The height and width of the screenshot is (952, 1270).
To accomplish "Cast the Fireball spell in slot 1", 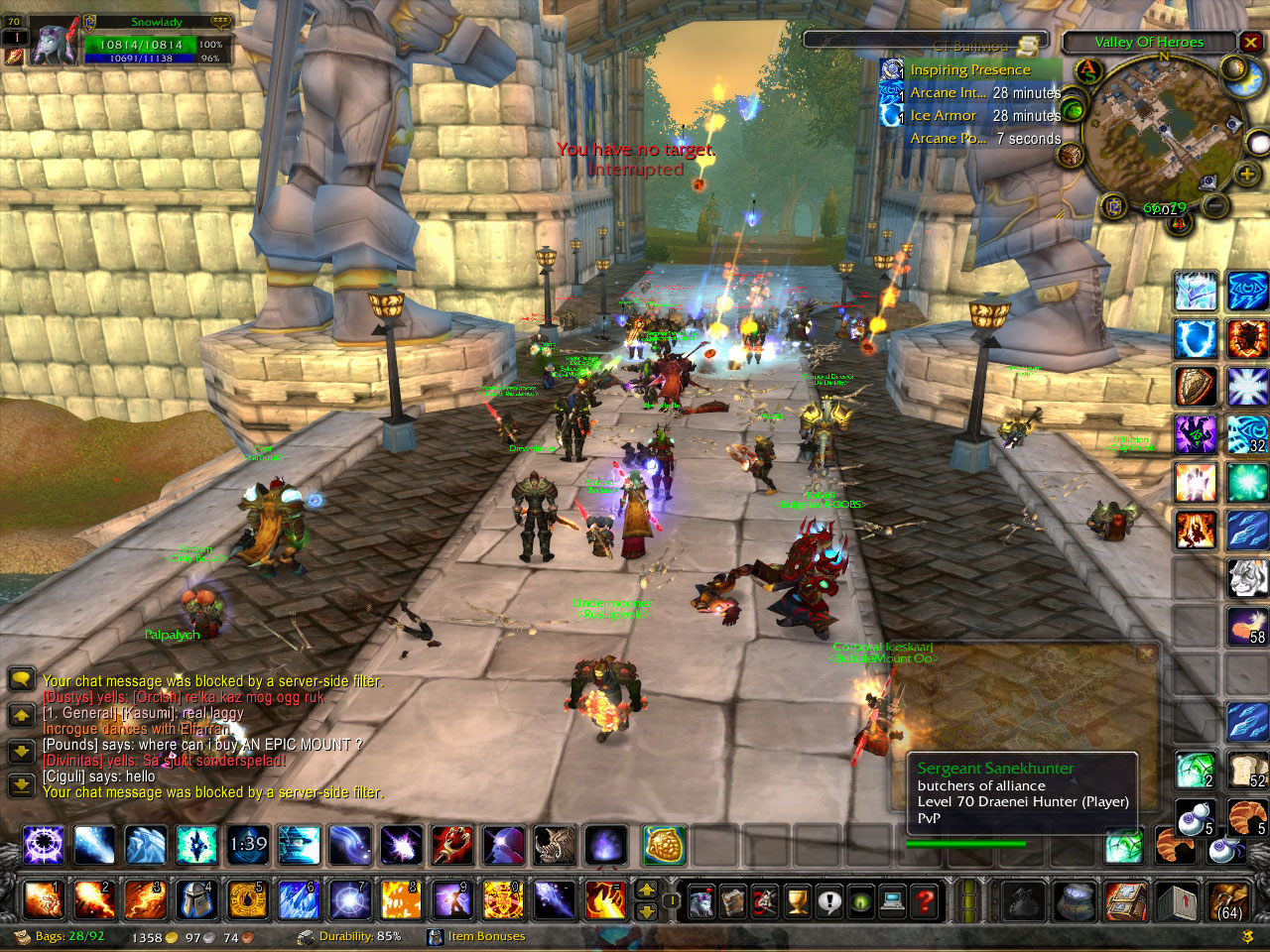I will point(44,900).
